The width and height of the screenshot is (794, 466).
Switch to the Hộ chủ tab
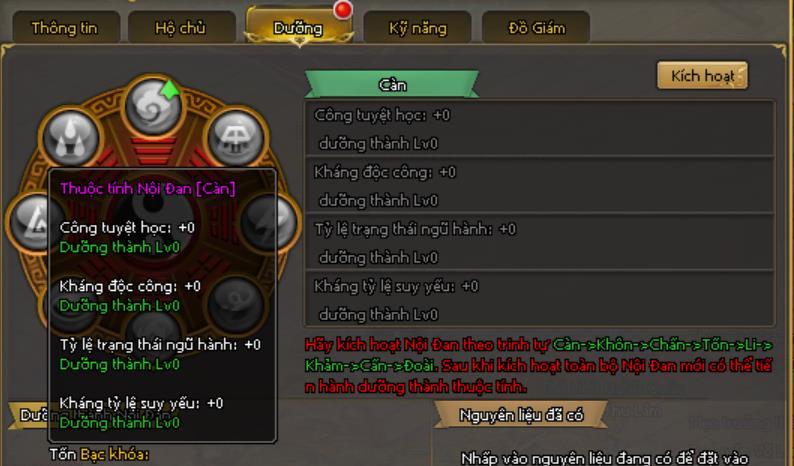point(180,28)
